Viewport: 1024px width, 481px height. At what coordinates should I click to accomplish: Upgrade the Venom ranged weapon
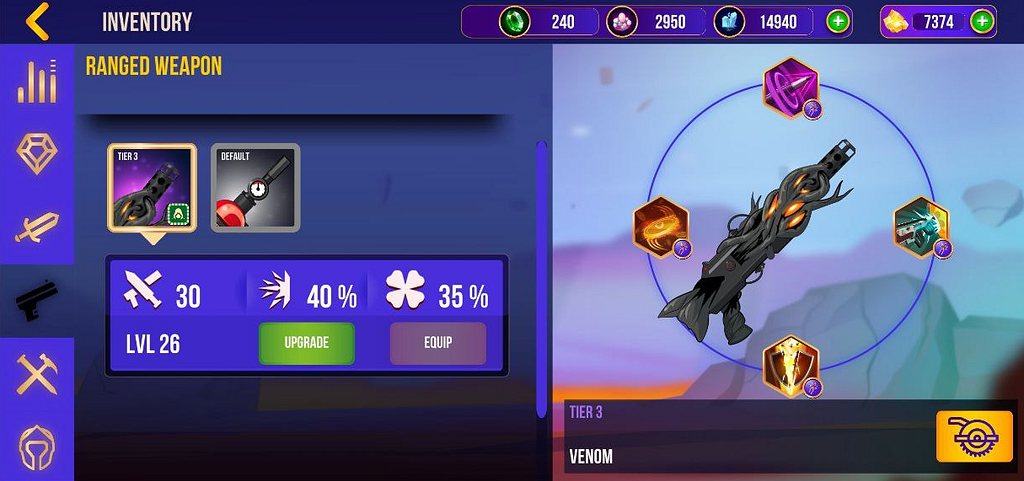[307, 343]
